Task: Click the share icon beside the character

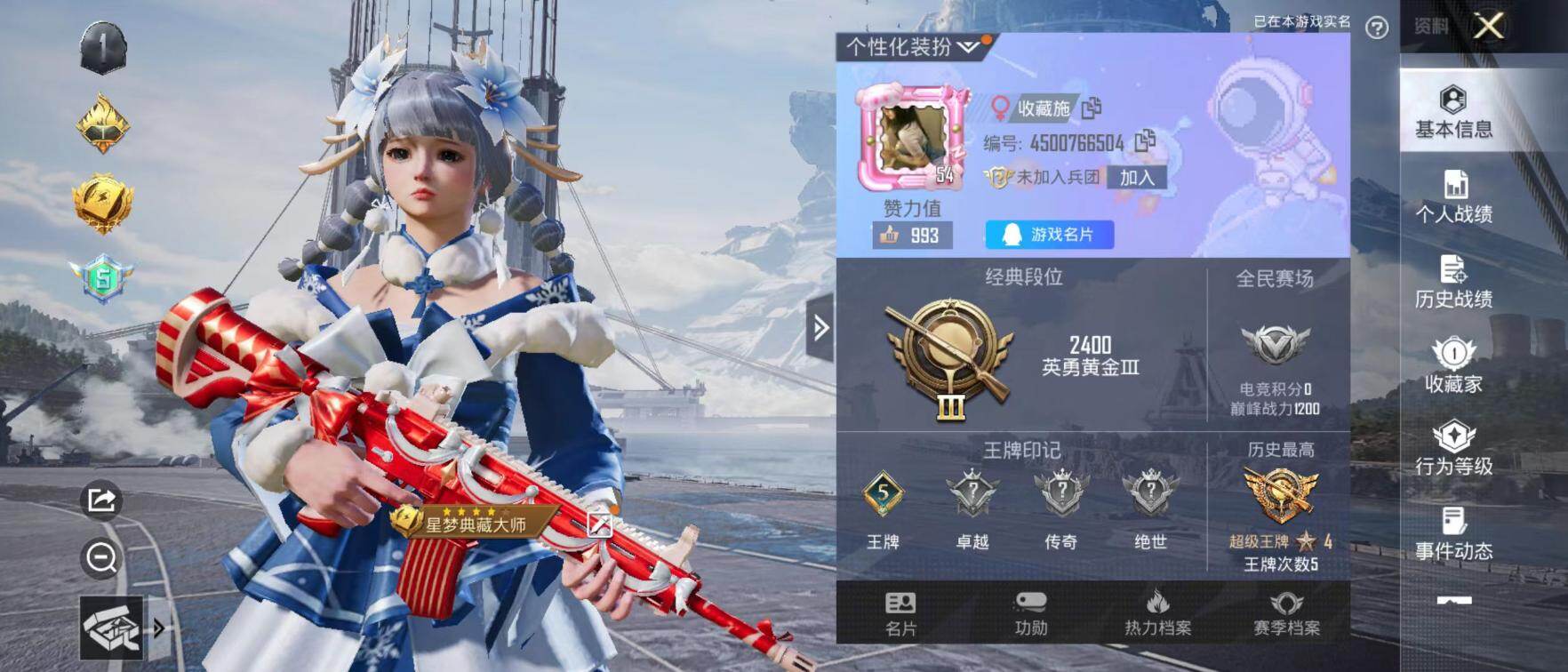Action: pyautogui.click(x=101, y=500)
